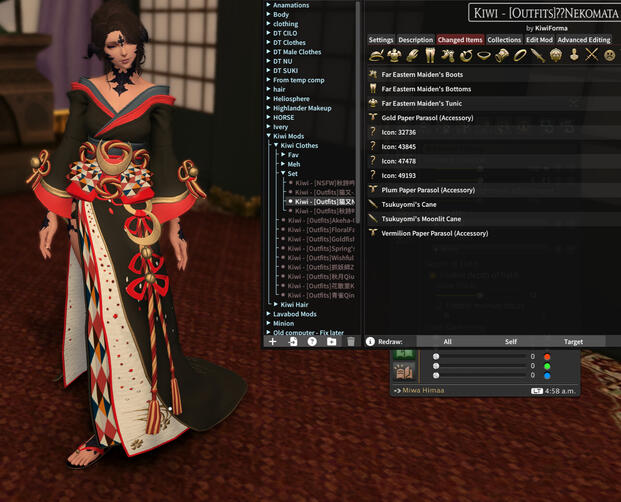The width and height of the screenshot is (621, 502).
Task: Open the Edit Mod tab
Action: coord(539,40)
